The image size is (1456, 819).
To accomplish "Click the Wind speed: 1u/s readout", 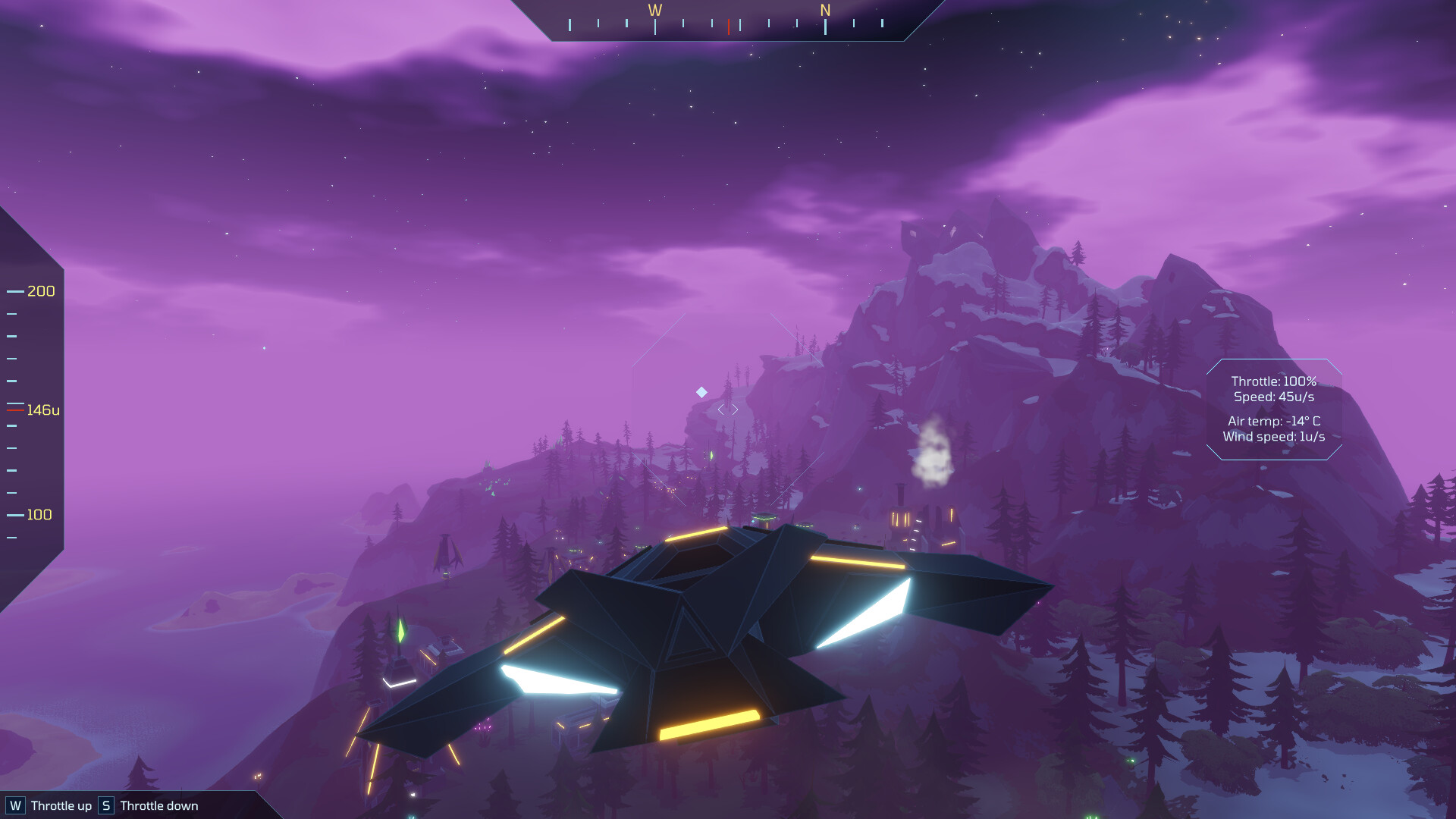I will [x=1275, y=436].
